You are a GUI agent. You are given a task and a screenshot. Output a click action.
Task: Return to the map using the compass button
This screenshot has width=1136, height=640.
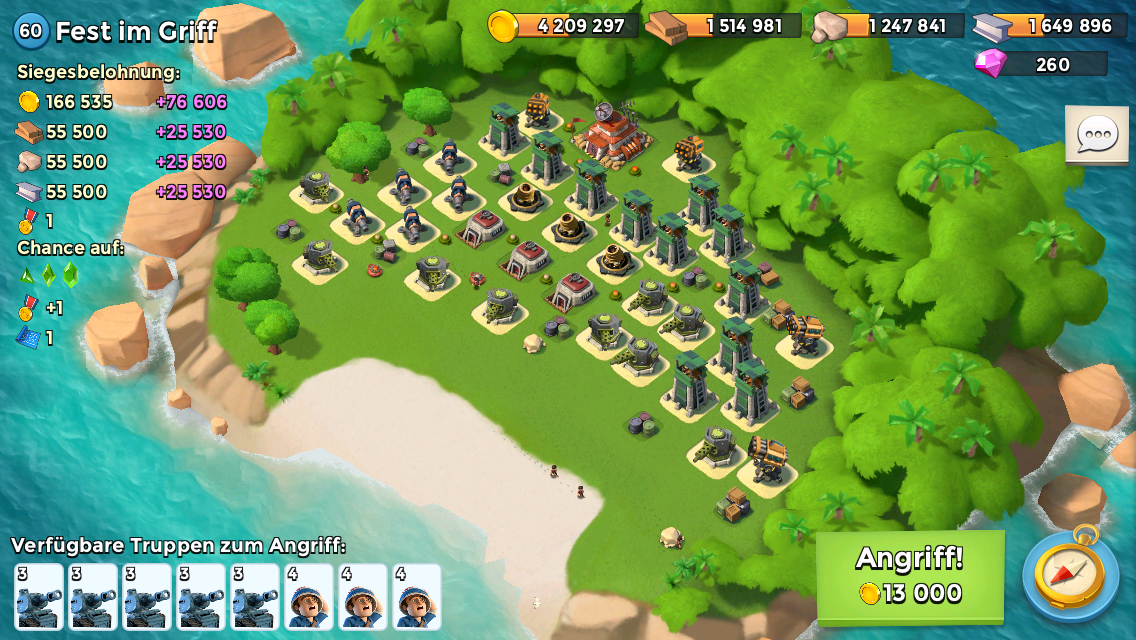[1070, 575]
